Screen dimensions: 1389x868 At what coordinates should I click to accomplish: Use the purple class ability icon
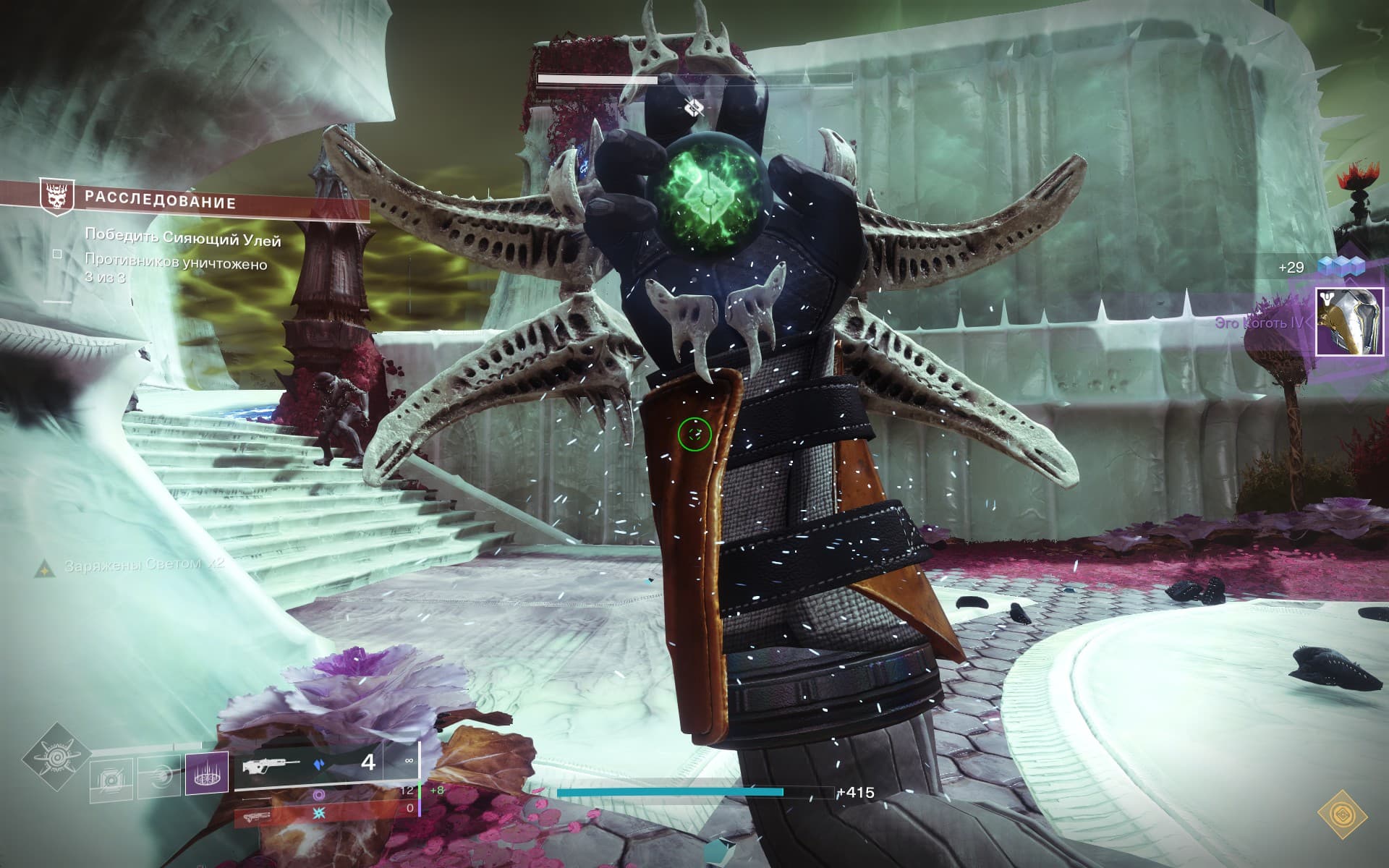tap(207, 773)
